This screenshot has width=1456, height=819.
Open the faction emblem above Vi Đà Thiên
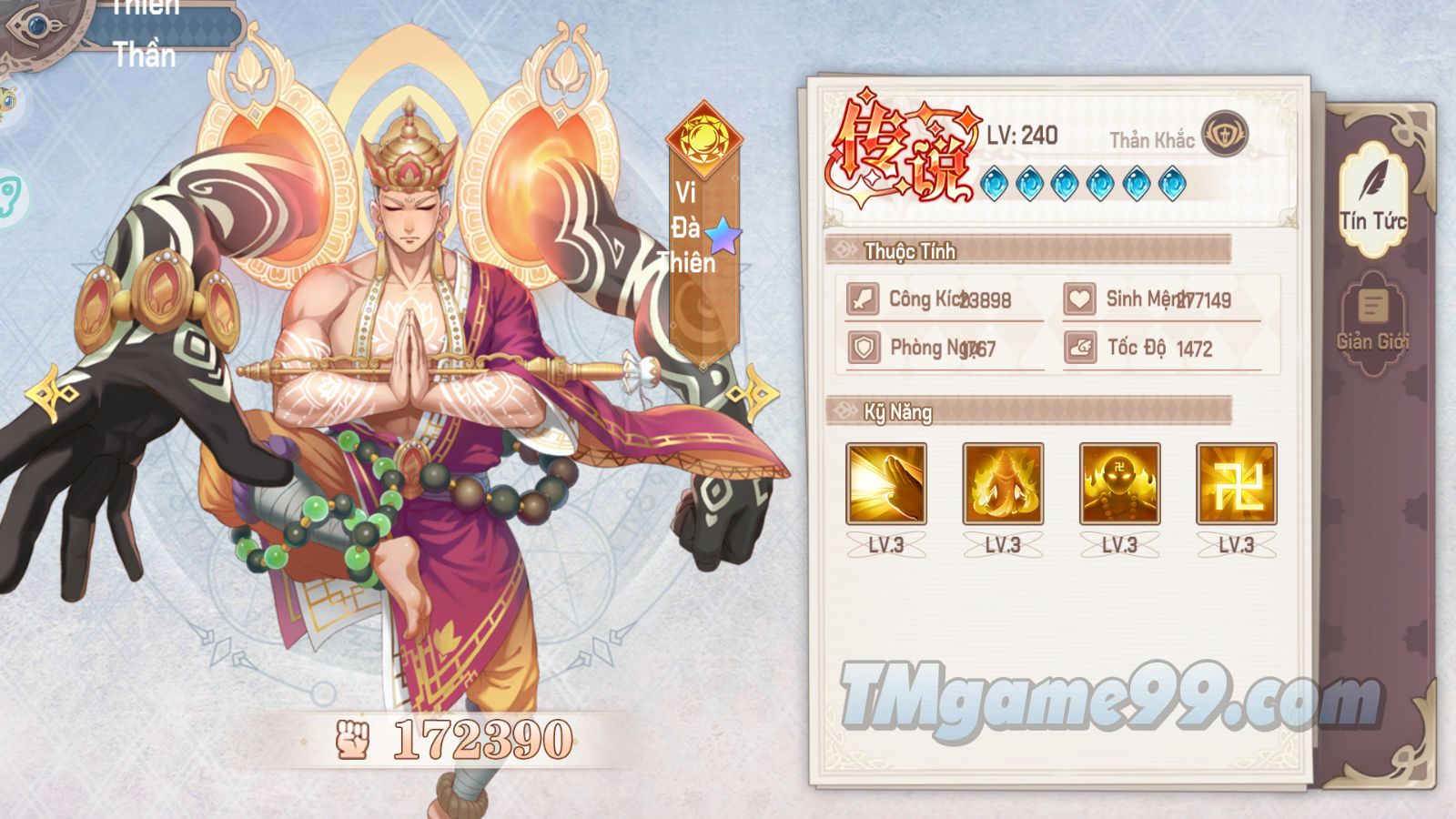(703, 138)
